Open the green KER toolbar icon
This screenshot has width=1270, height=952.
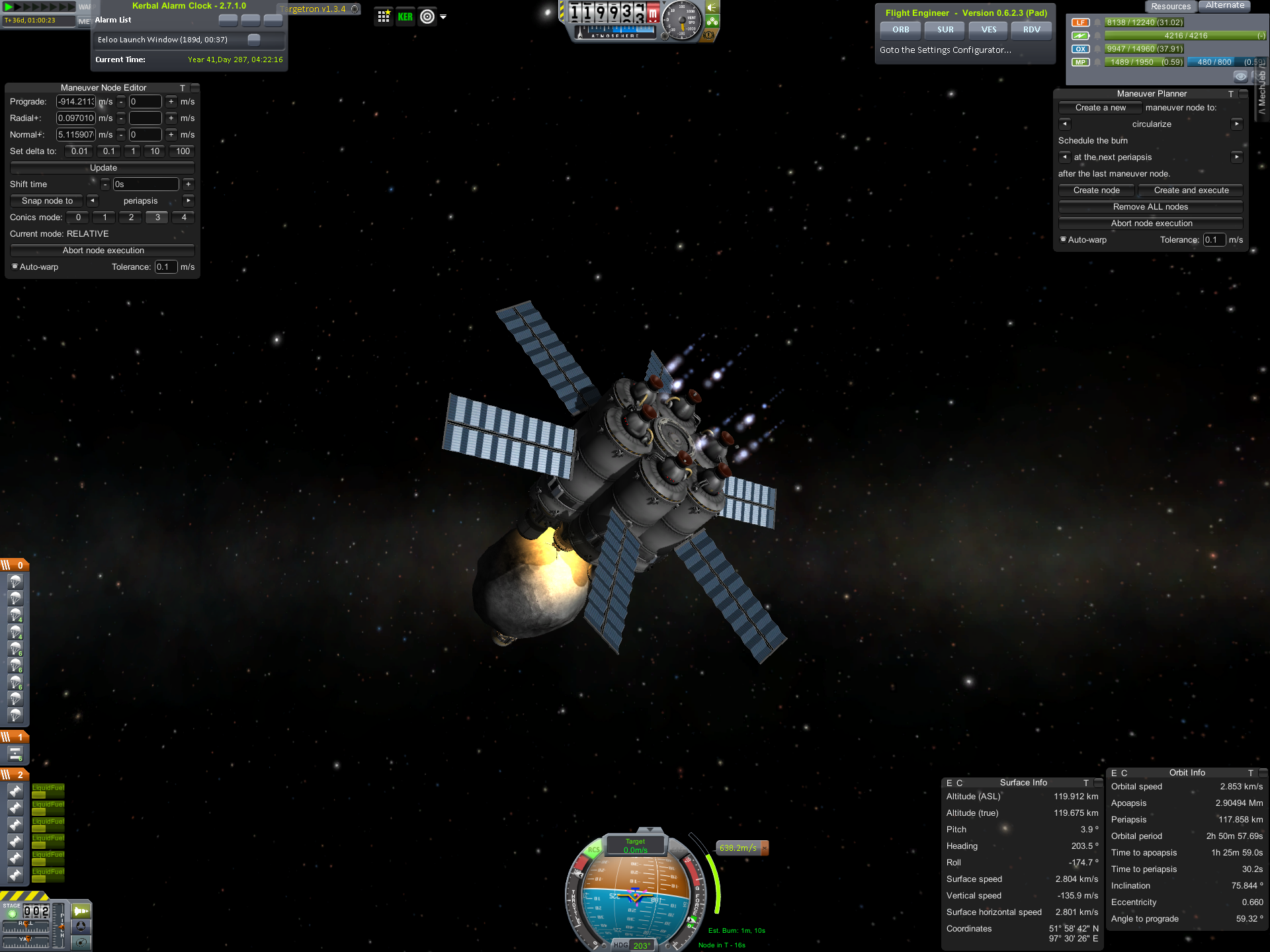(405, 17)
